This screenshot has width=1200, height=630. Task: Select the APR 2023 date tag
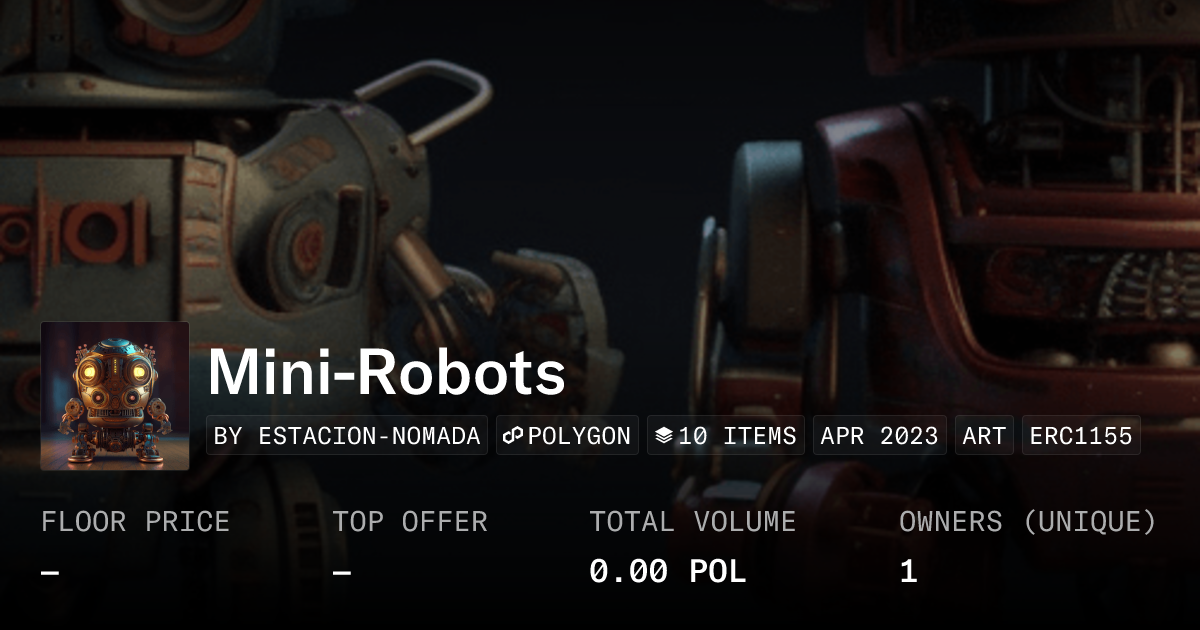click(x=879, y=436)
